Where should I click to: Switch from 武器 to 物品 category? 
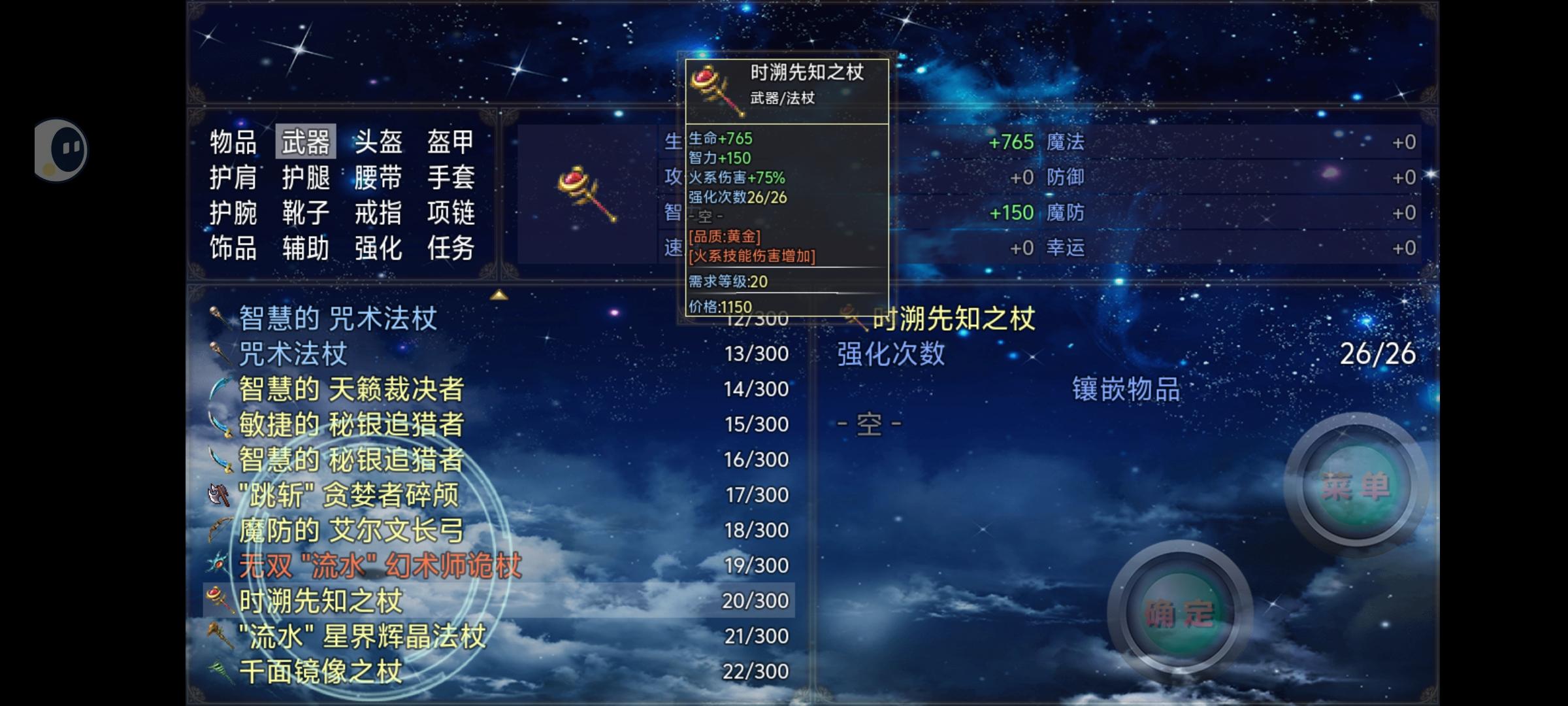click(x=233, y=140)
